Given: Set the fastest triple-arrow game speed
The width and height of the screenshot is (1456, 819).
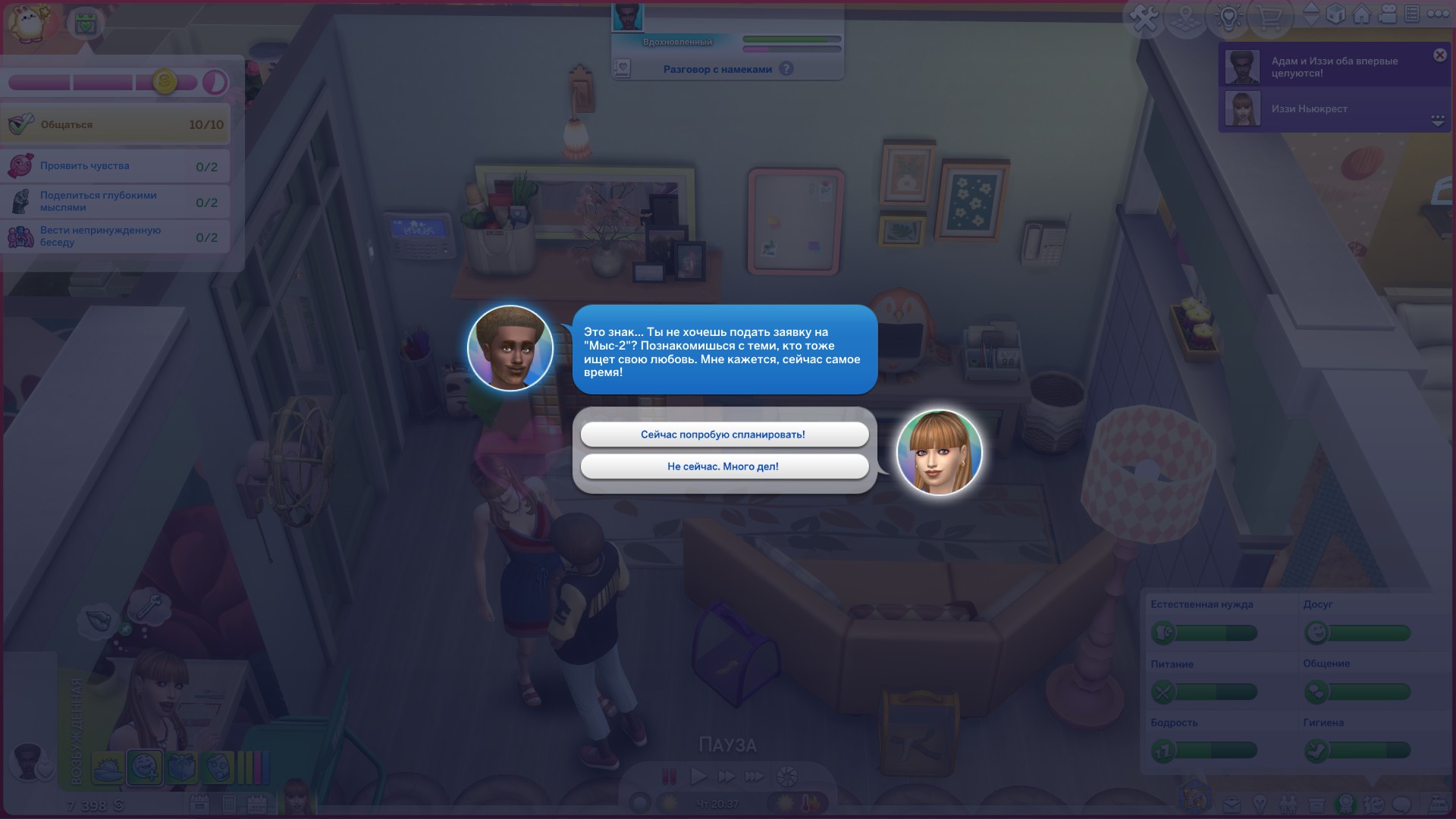Looking at the screenshot, I should tap(755, 776).
